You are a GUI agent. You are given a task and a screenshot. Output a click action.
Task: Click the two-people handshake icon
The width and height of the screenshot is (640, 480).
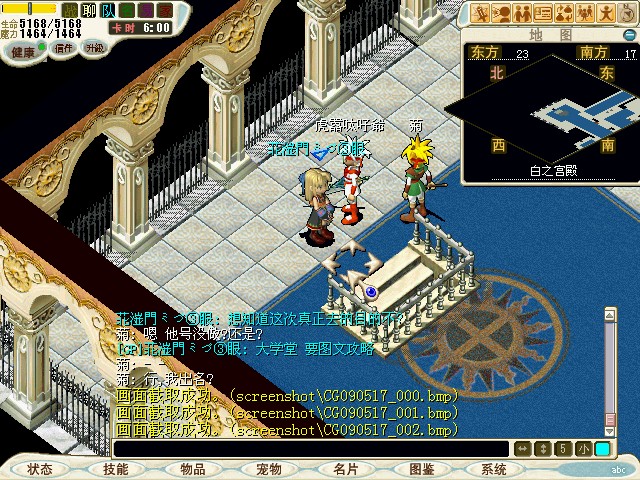[x=521, y=13]
